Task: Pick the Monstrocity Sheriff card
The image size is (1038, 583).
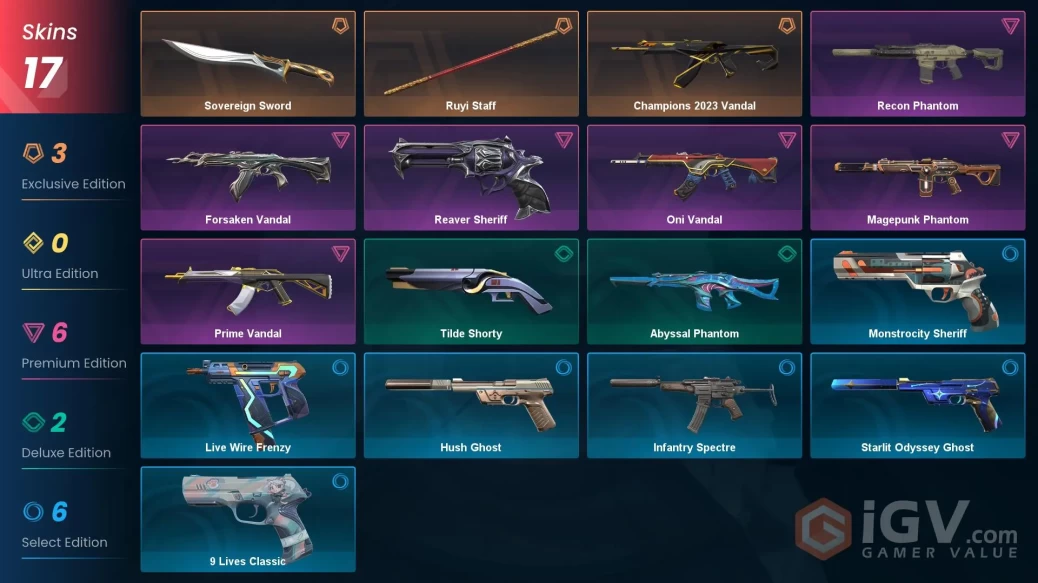Action: click(x=917, y=292)
